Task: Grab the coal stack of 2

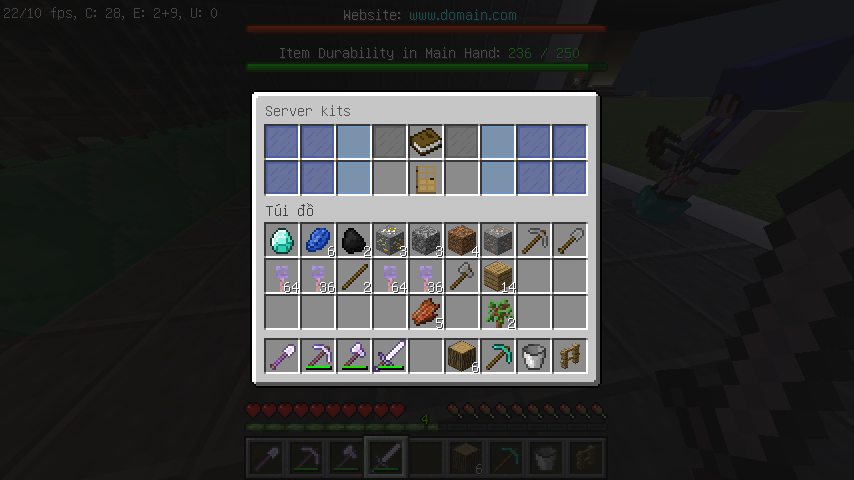Action: coord(354,240)
